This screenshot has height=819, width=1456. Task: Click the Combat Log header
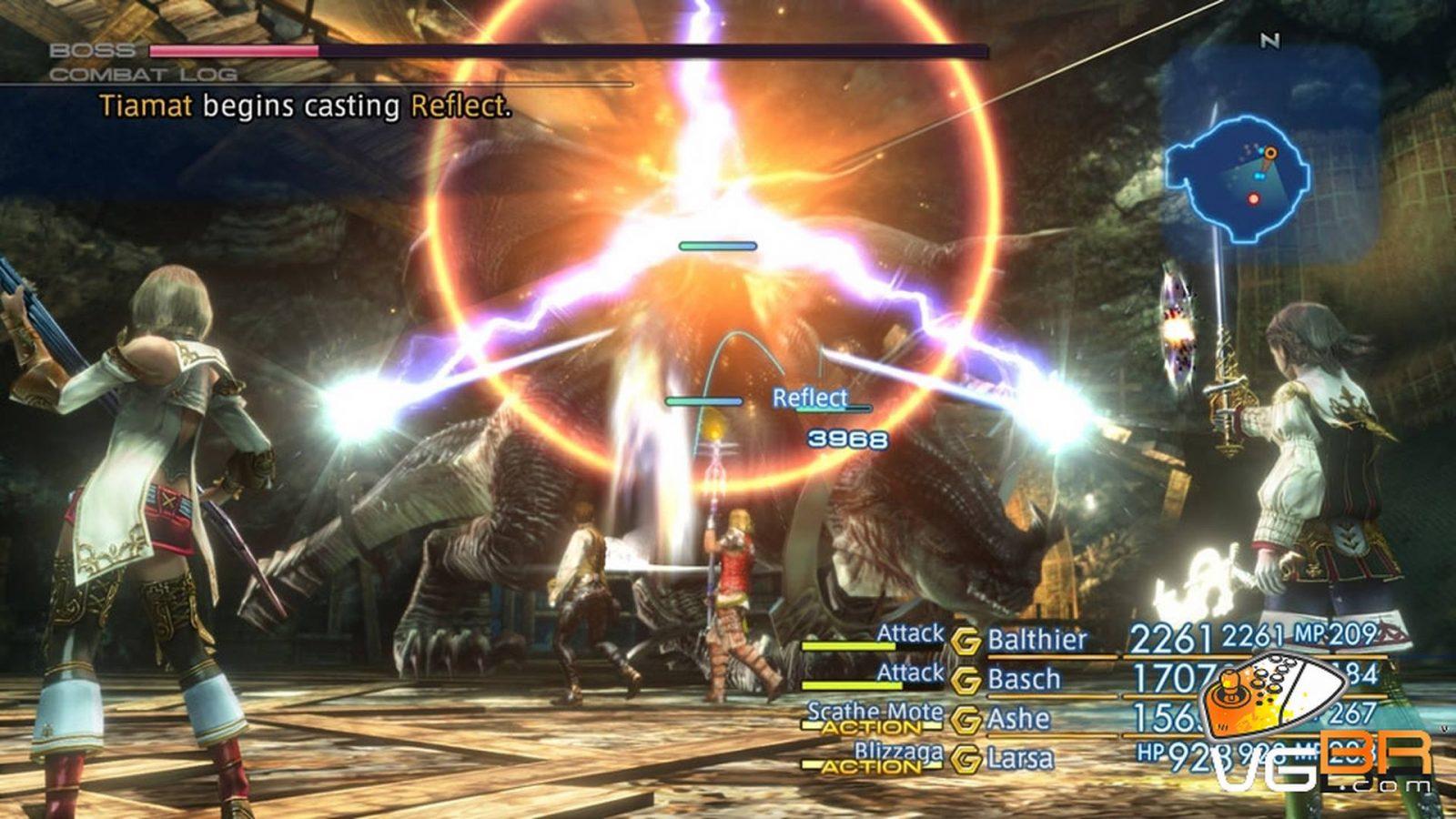pyautogui.click(x=143, y=75)
